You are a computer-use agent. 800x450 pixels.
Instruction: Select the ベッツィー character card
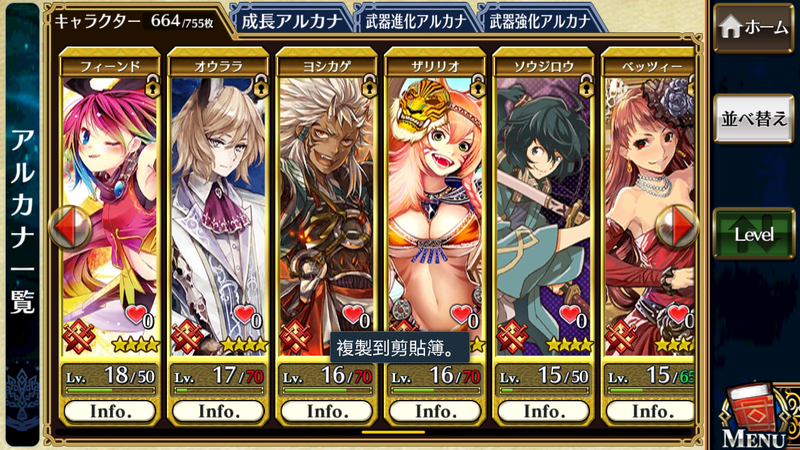[x=650, y=210]
